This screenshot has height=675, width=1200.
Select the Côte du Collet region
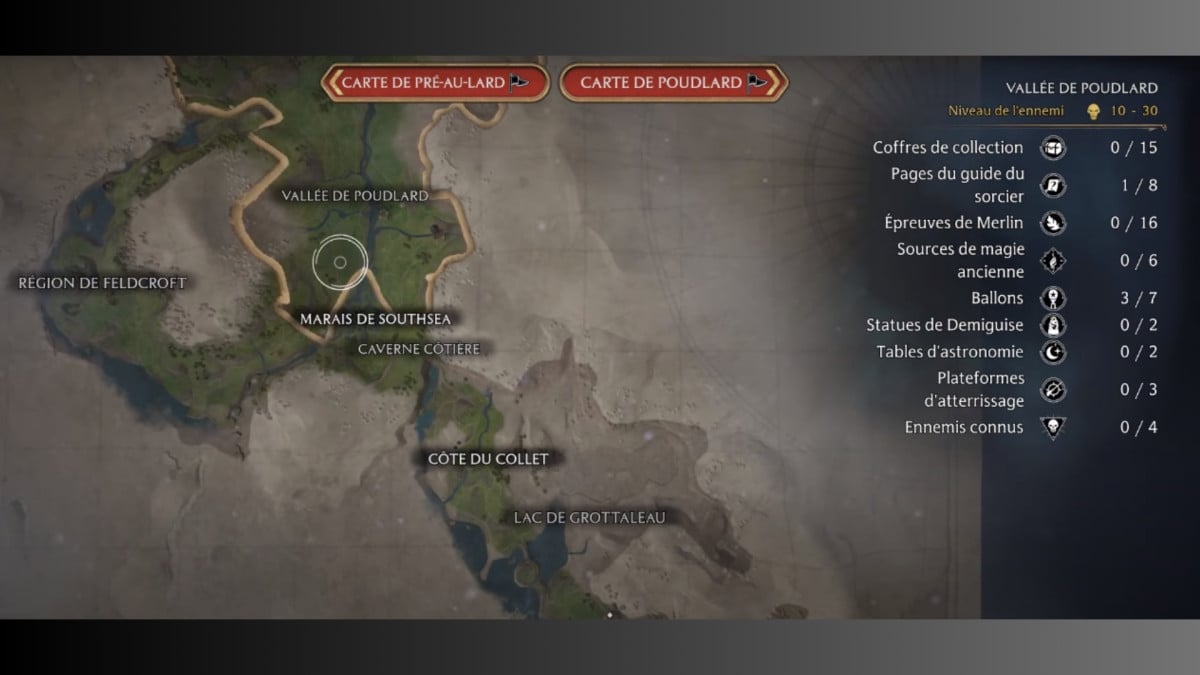tap(488, 458)
